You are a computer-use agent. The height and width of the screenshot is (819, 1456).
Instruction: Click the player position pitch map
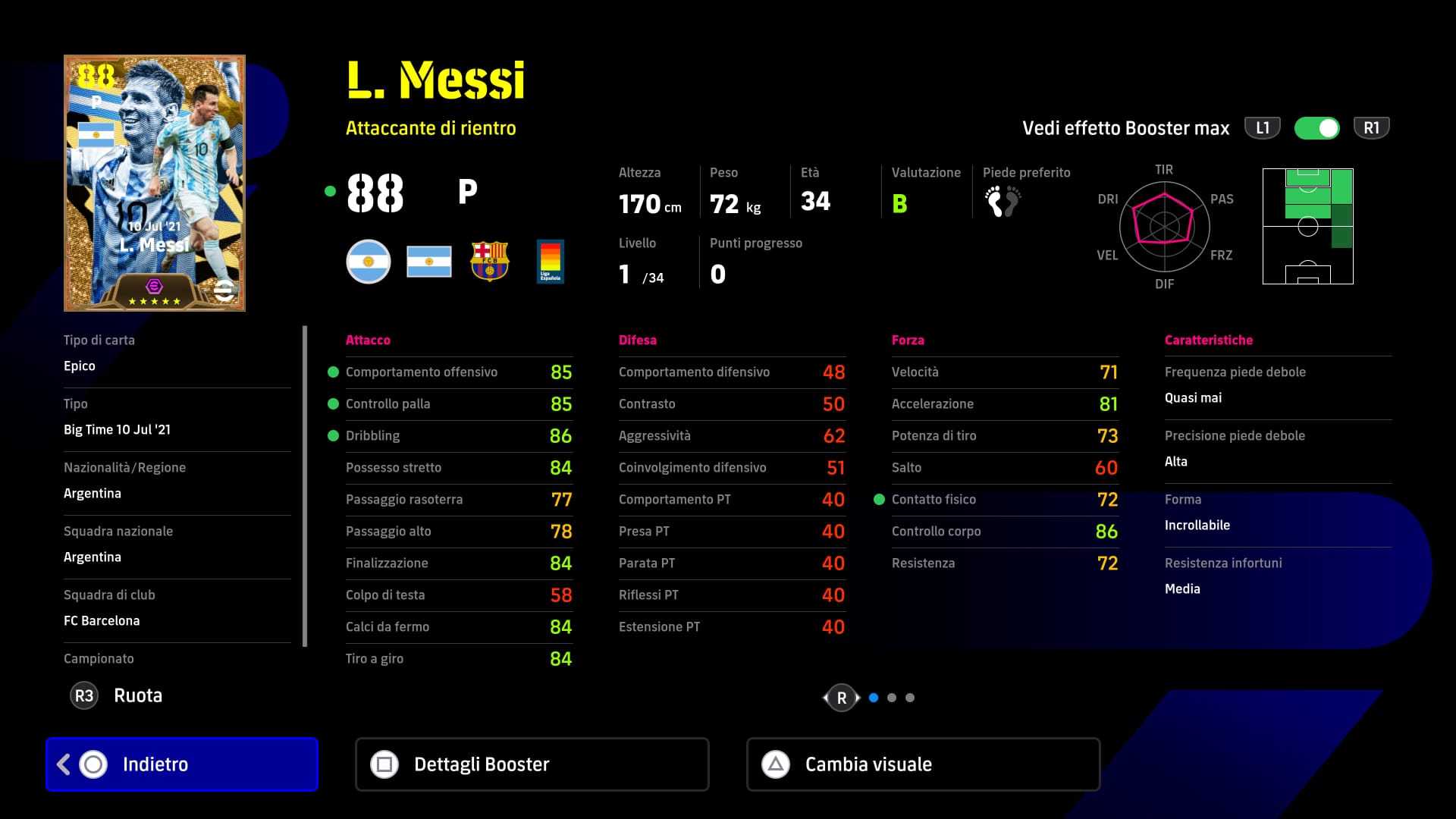click(x=1307, y=227)
